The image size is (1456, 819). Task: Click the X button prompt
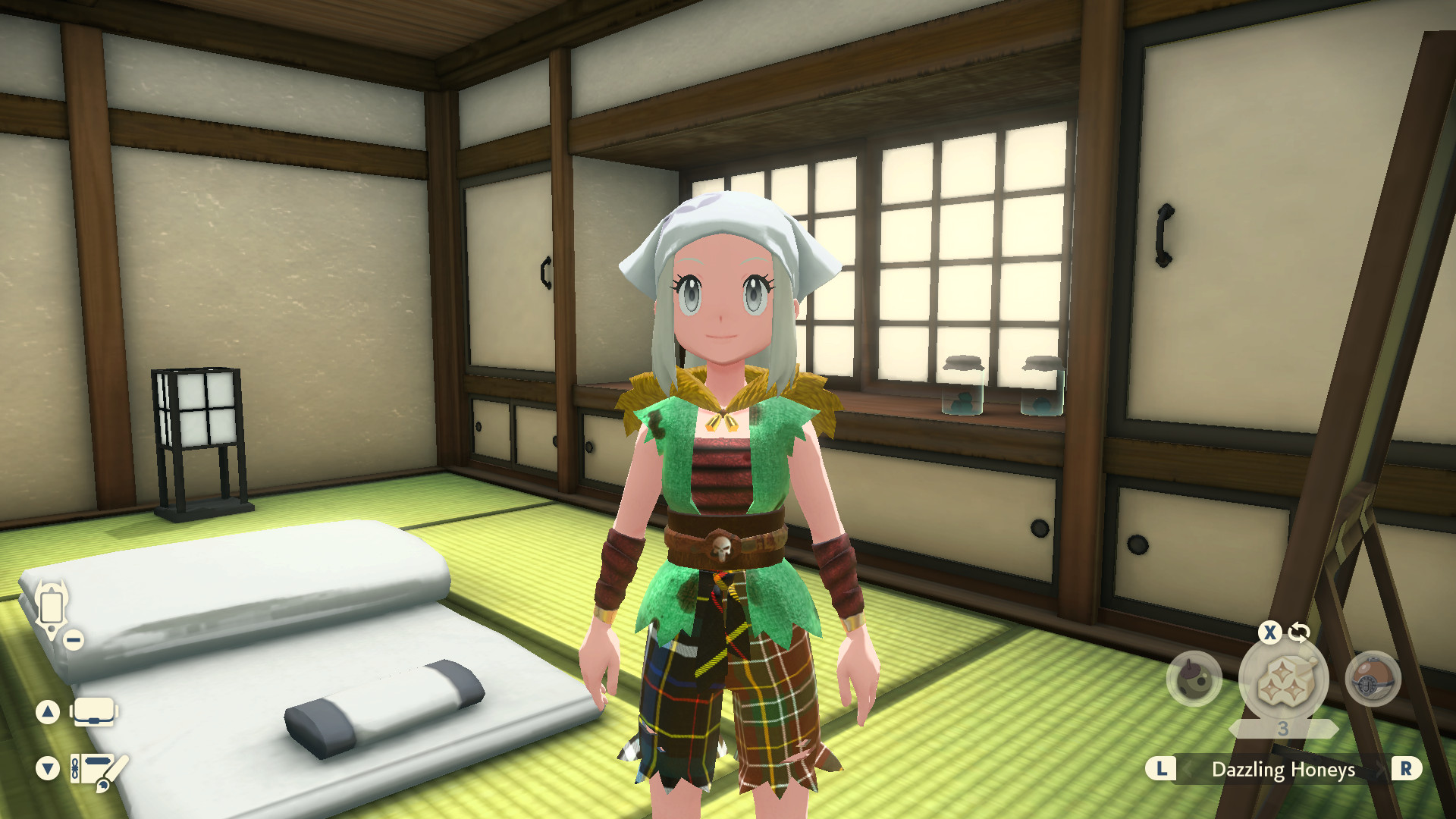[x=1271, y=631]
